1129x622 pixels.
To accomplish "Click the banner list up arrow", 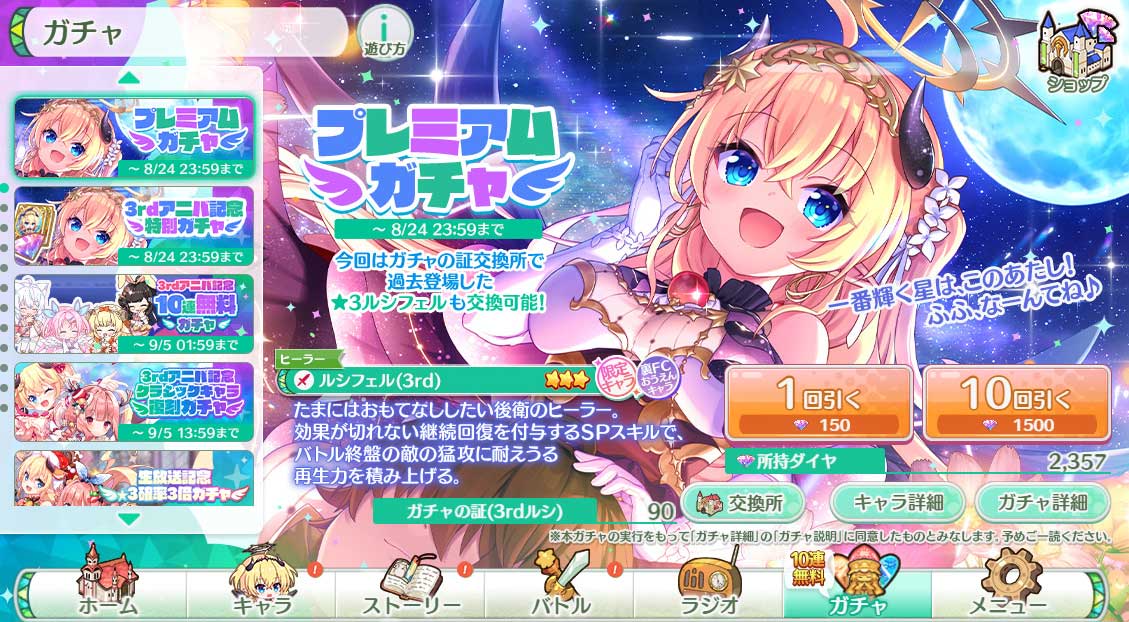I will pos(129,77).
